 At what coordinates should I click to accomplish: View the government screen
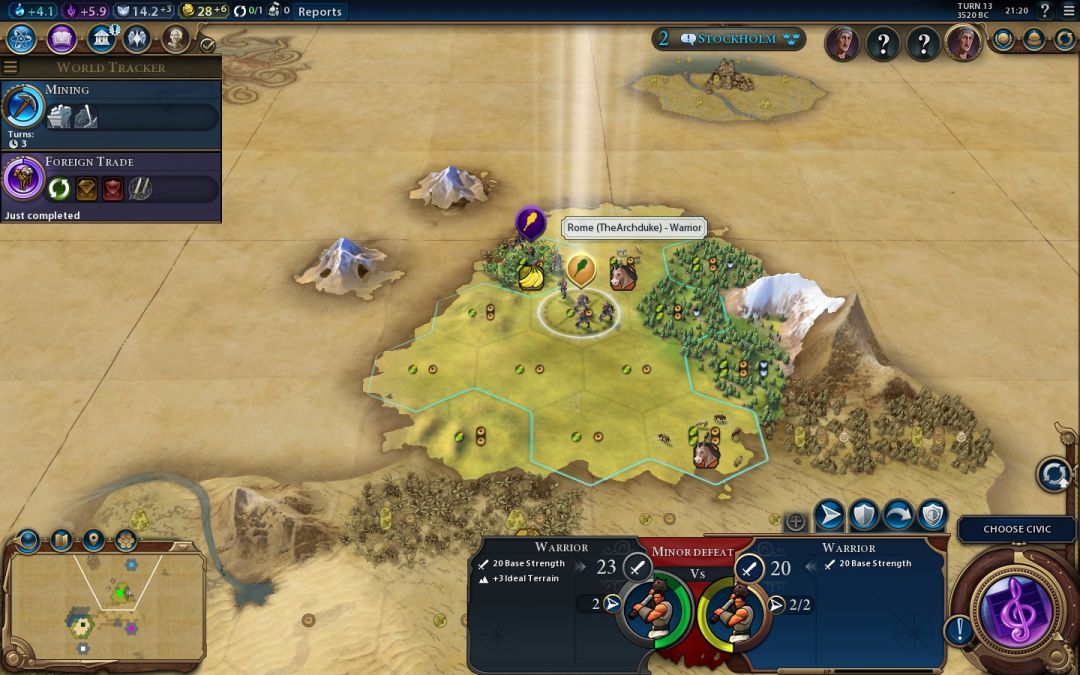(101, 39)
